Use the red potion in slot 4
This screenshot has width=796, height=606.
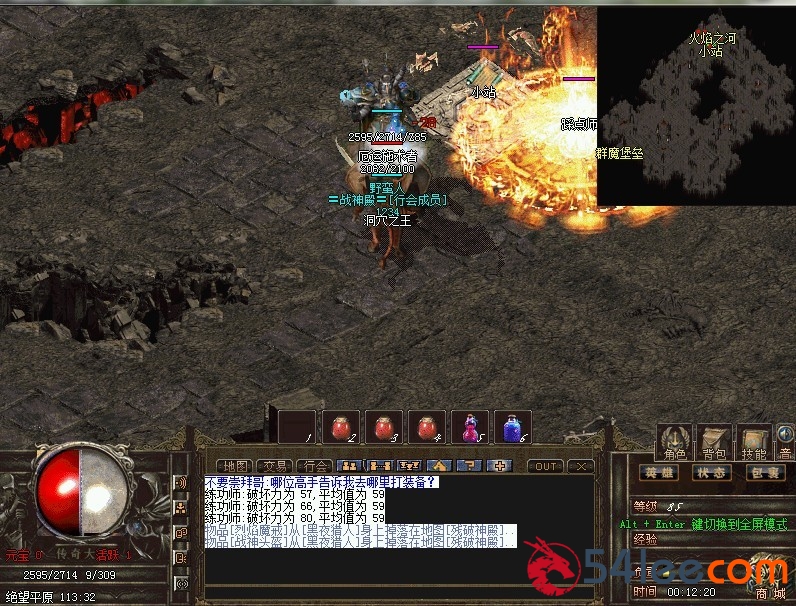coord(426,426)
